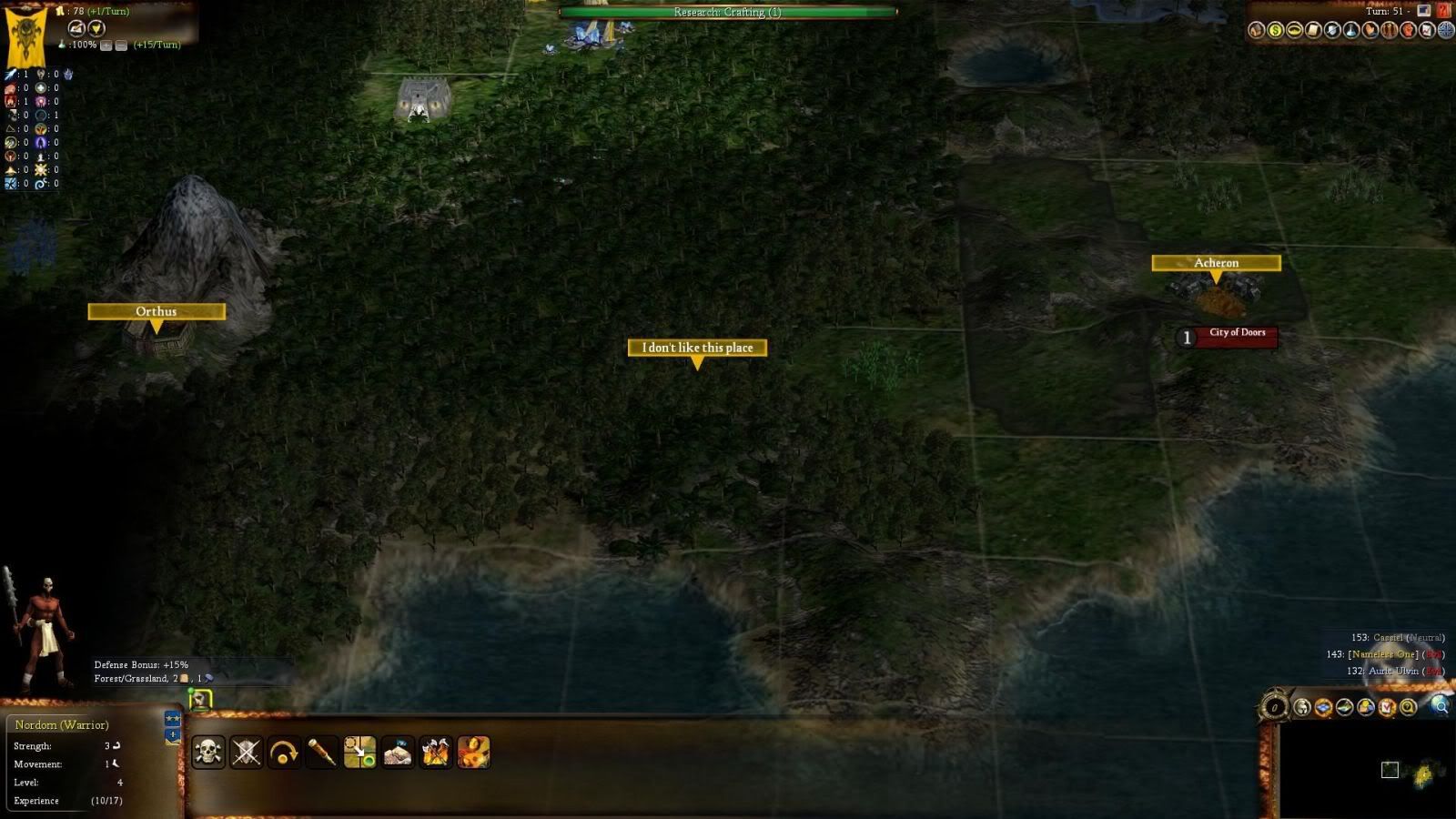Open the finance advisor dollar icon
The height and width of the screenshot is (819, 1456).
(x=1276, y=31)
